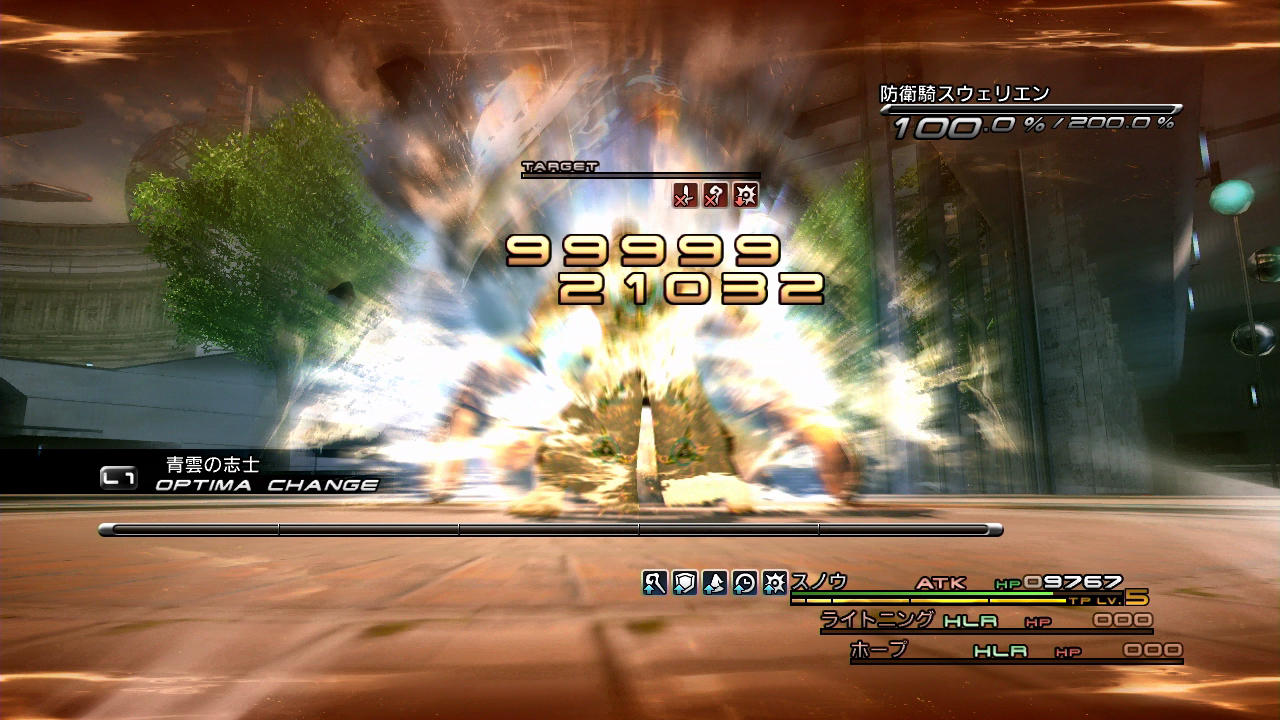Click the spiked-burst buff icon next to Snow's name
1280x720 pixels.
click(x=775, y=582)
